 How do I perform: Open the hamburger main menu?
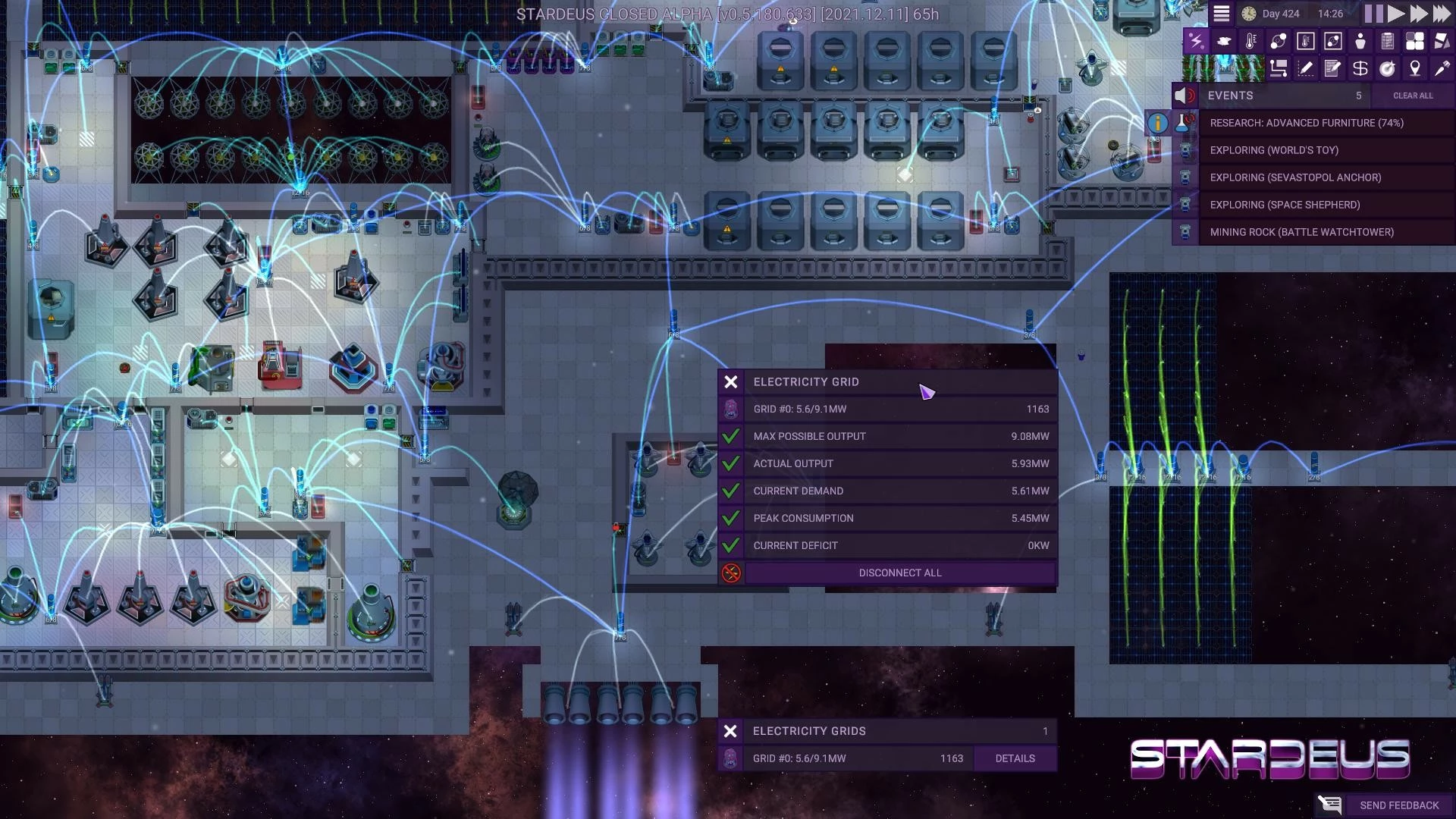click(1221, 14)
